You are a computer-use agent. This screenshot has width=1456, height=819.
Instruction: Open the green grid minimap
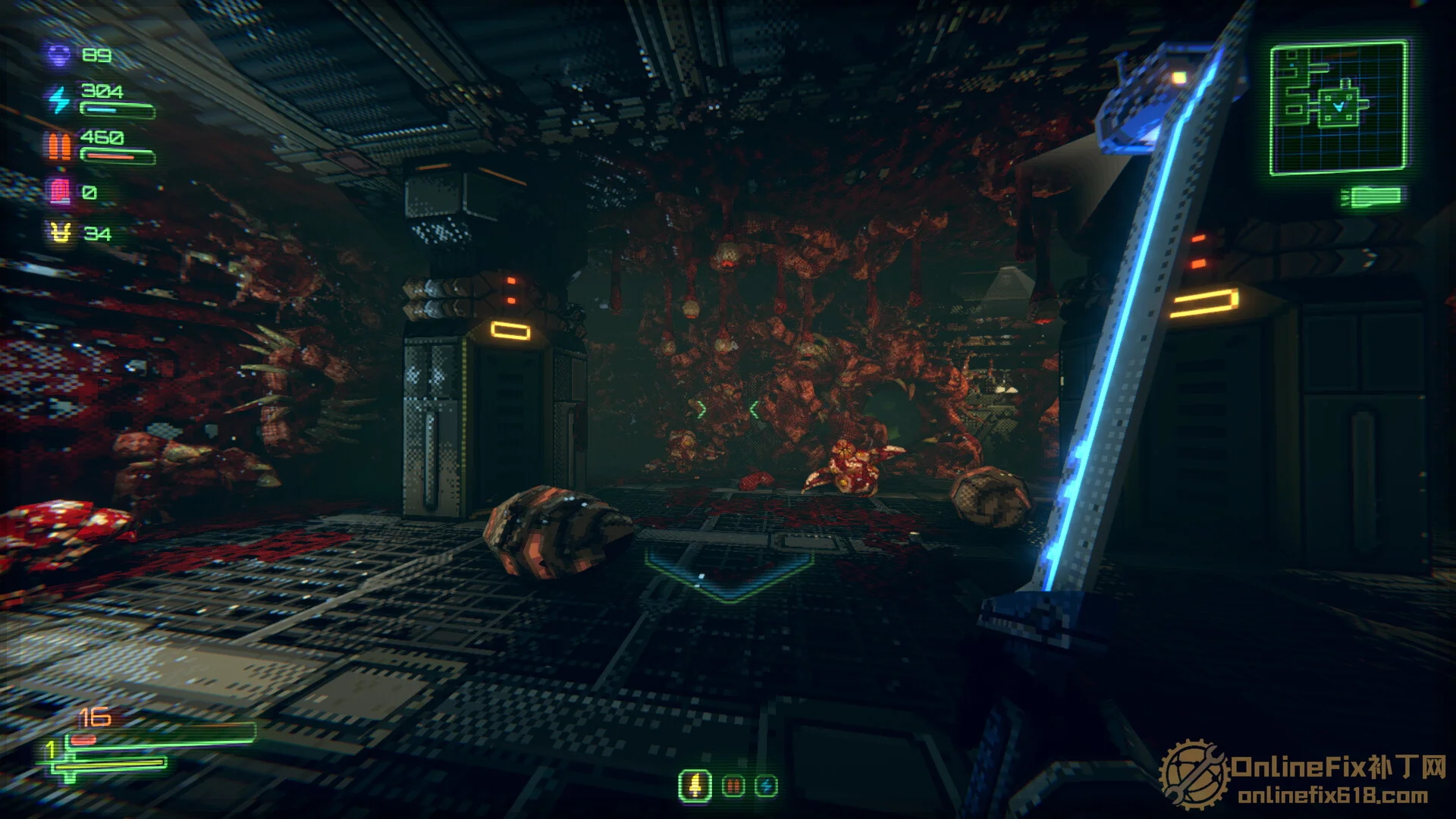pyautogui.click(x=1338, y=108)
